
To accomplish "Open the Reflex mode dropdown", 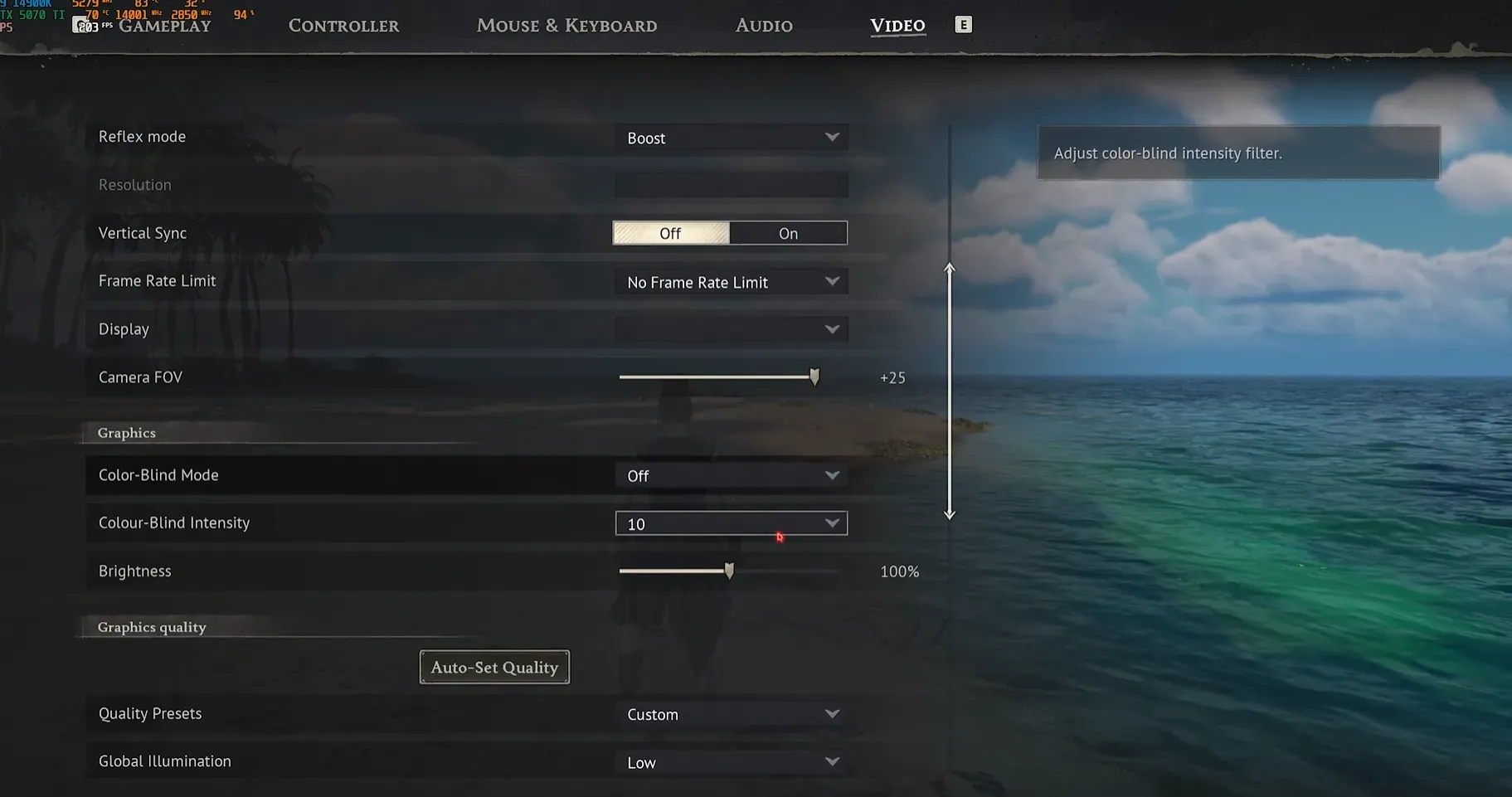I will tap(731, 137).
